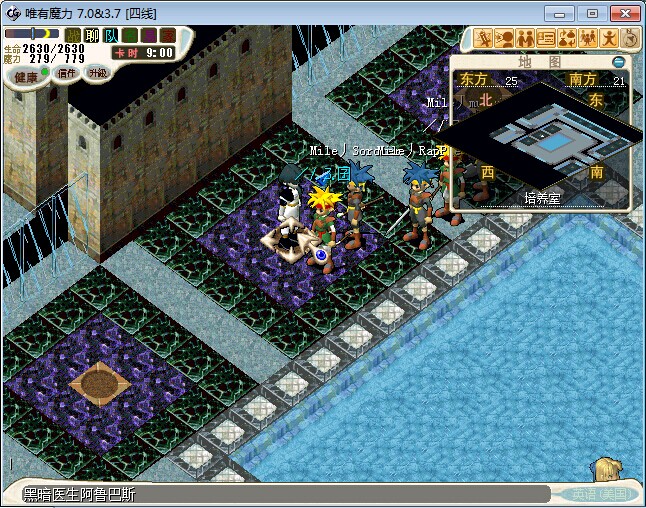Toggle the 聊 chat mode button
This screenshot has height=508, width=646.
tap(91, 36)
